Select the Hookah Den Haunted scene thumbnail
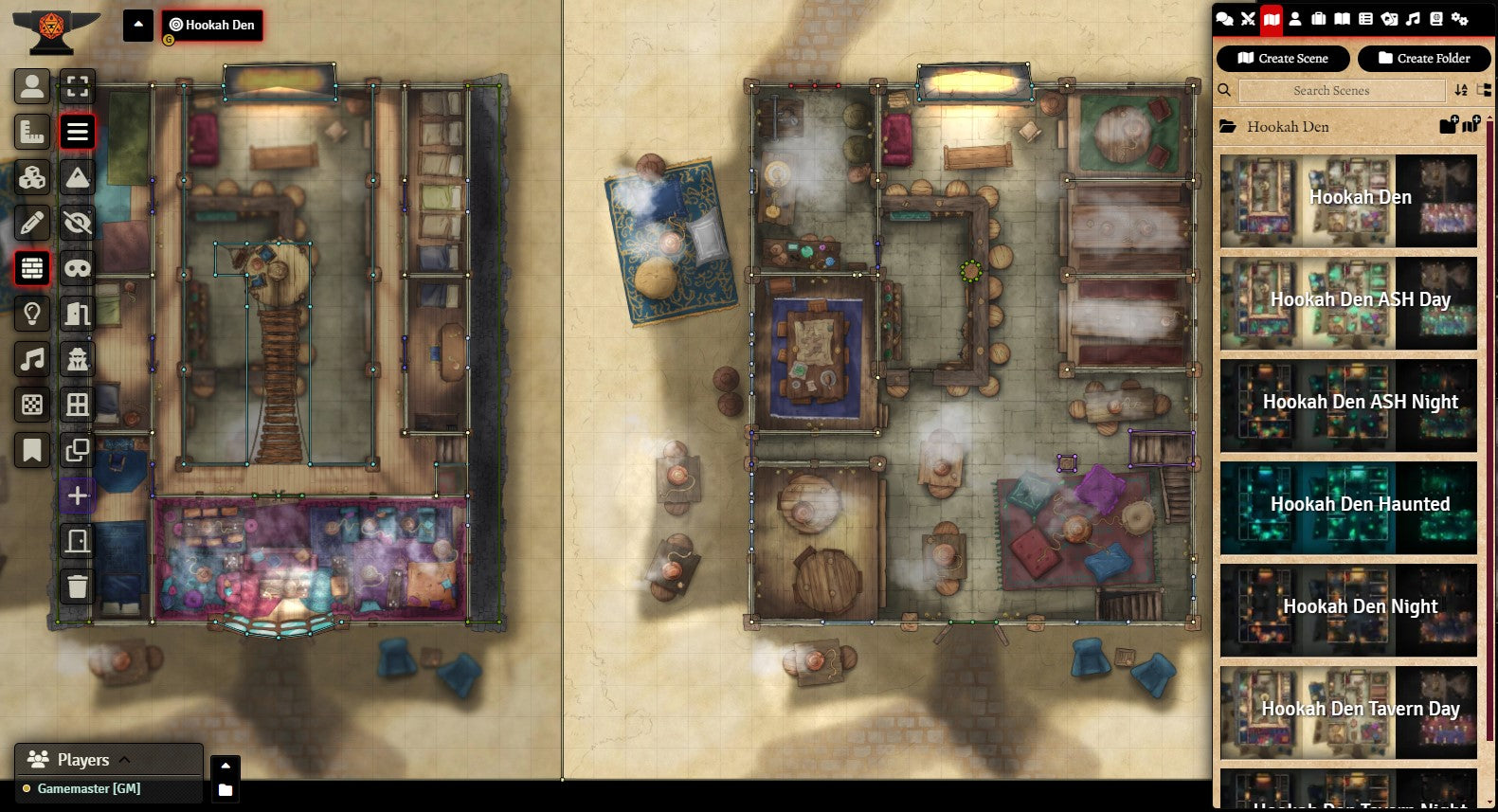1498x812 pixels. pos(1348,505)
